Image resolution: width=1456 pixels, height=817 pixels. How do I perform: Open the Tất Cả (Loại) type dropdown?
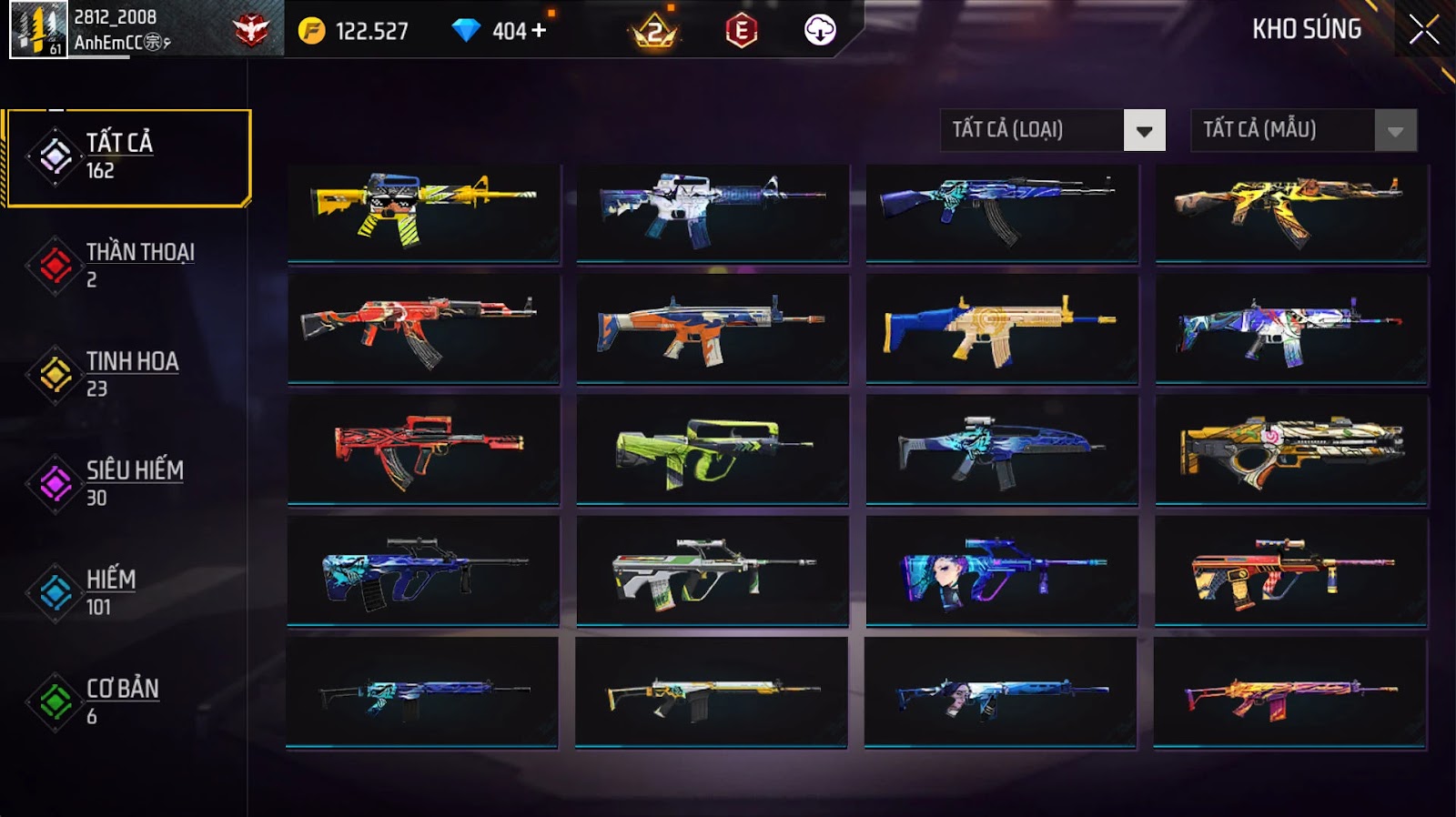(x=1144, y=130)
